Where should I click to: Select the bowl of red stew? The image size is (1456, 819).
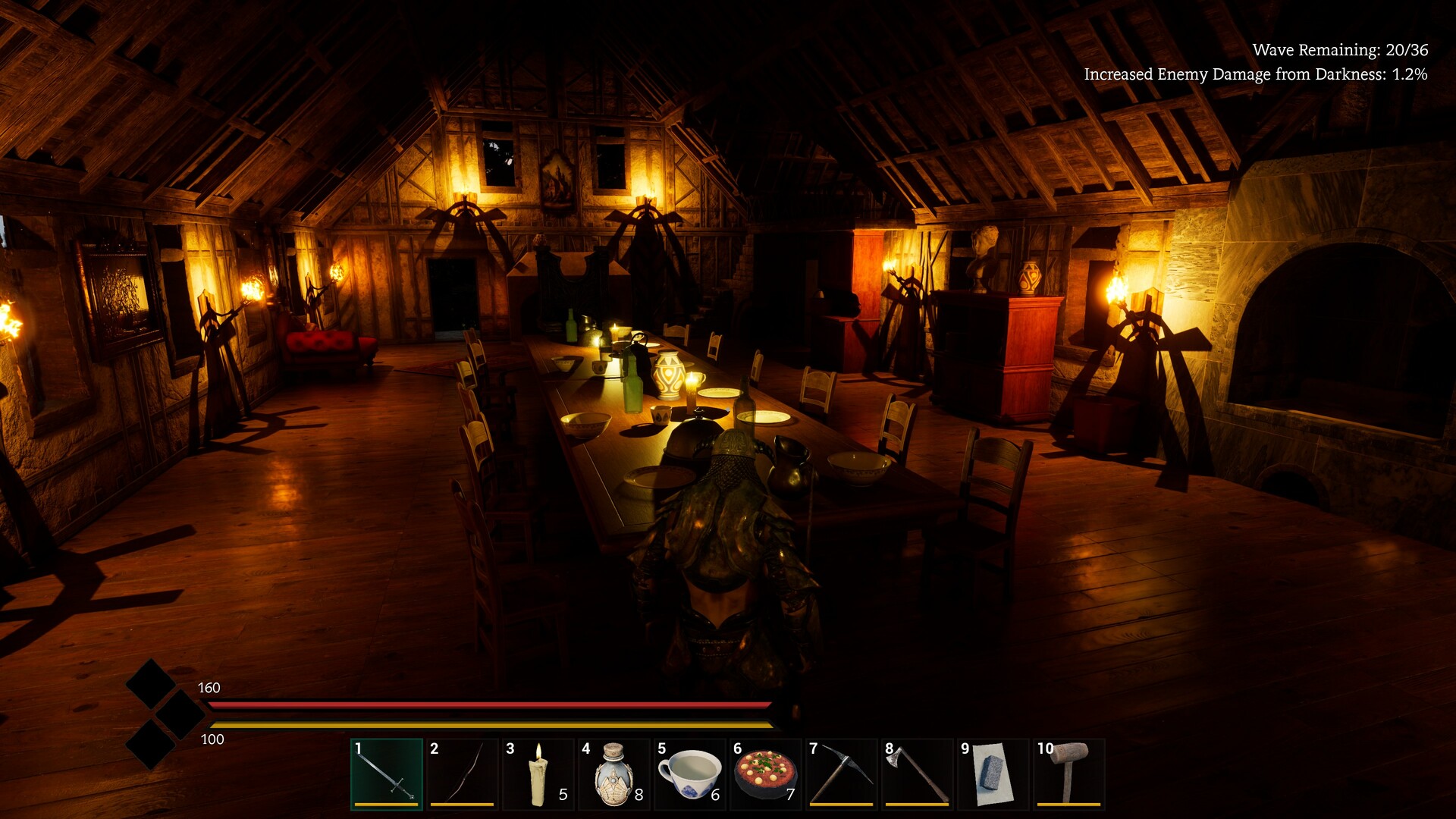point(766,773)
